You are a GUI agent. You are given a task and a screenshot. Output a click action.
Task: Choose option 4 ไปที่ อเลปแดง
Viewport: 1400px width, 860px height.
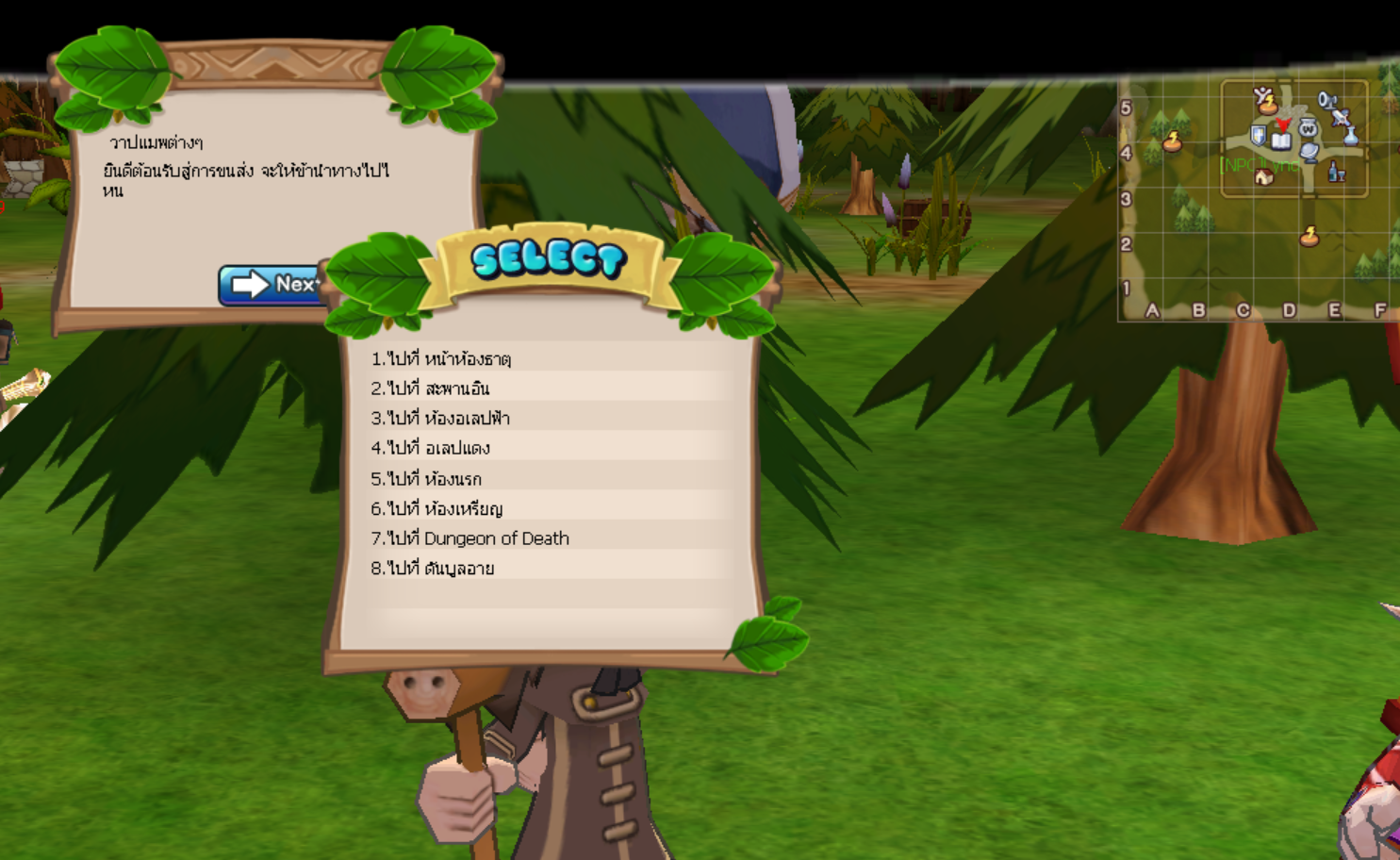[x=430, y=448]
